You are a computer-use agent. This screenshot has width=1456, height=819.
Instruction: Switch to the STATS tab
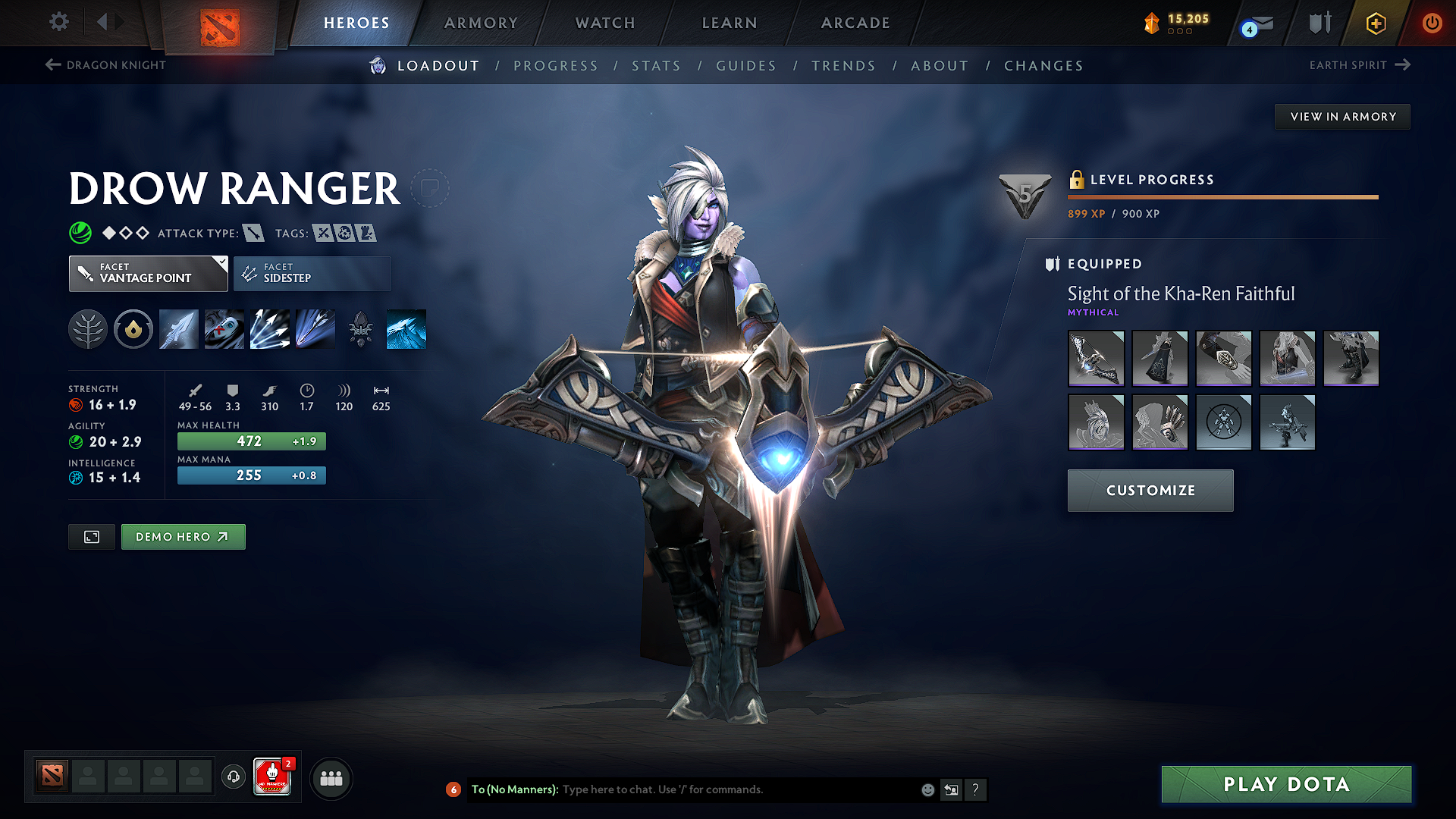click(x=656, y=65)
